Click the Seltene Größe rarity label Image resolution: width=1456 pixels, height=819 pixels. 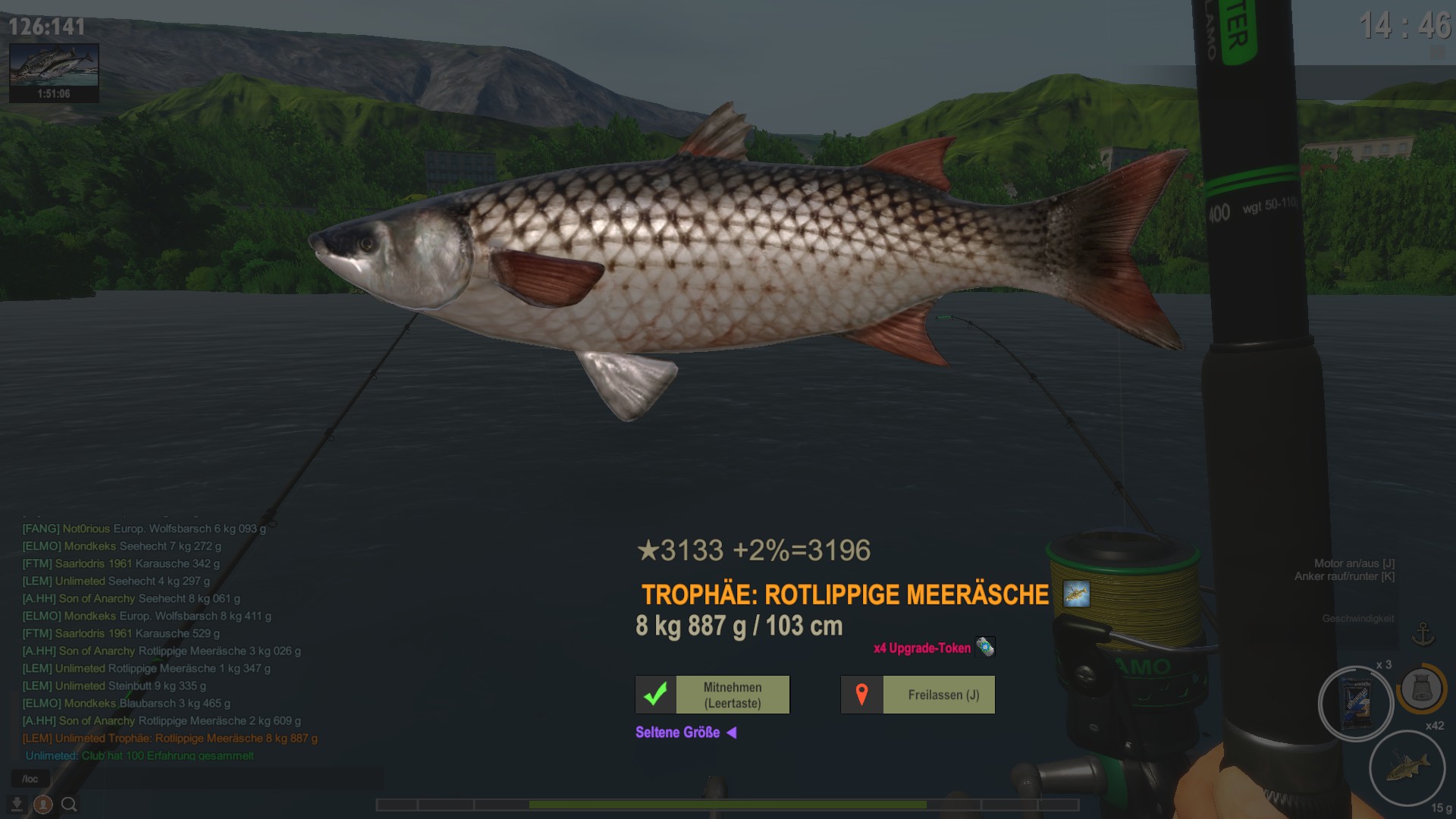677,733
